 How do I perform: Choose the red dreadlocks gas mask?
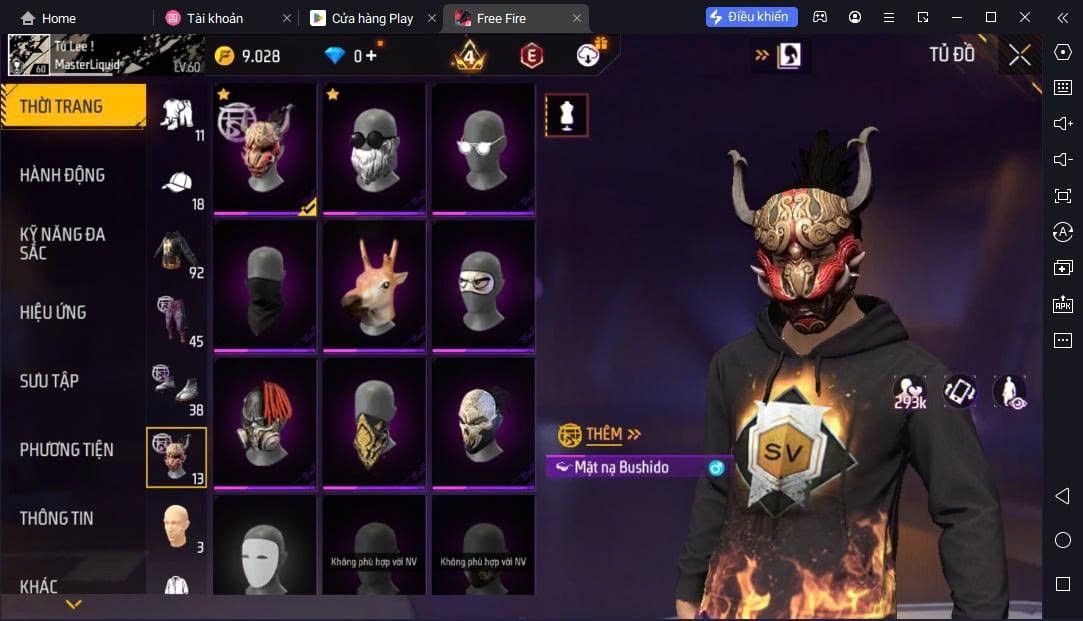pos(264,423)
